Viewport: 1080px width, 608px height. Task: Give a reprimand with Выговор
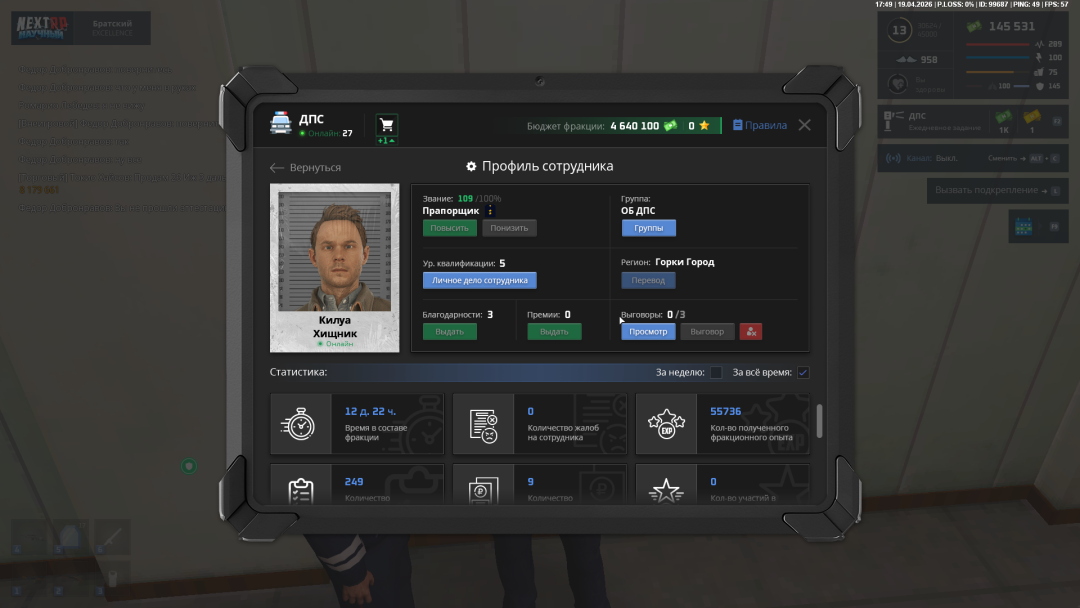pyautogui.click(x=707, y=331)
